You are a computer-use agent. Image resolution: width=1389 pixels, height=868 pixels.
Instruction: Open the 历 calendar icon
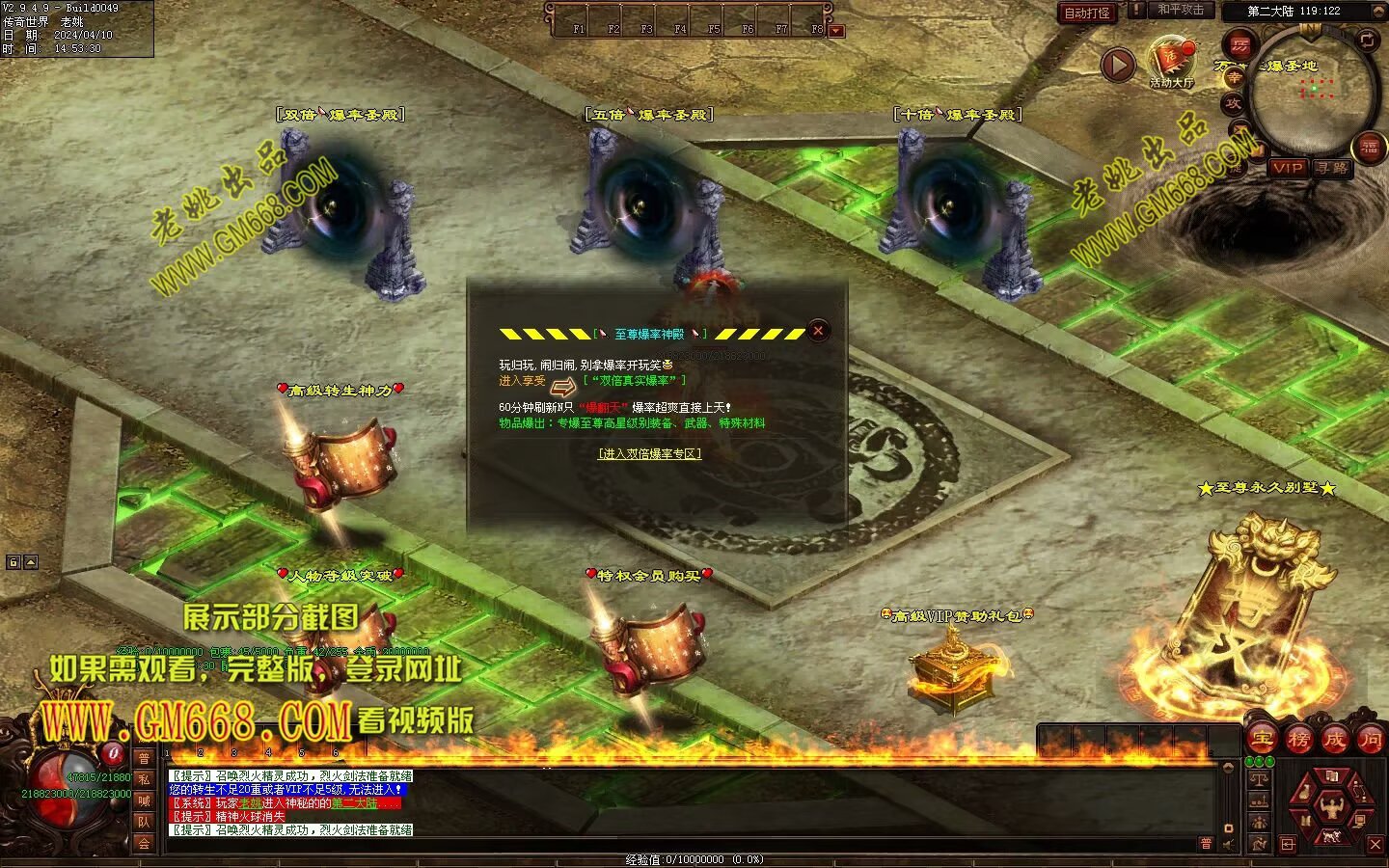tap(1239, 44)
